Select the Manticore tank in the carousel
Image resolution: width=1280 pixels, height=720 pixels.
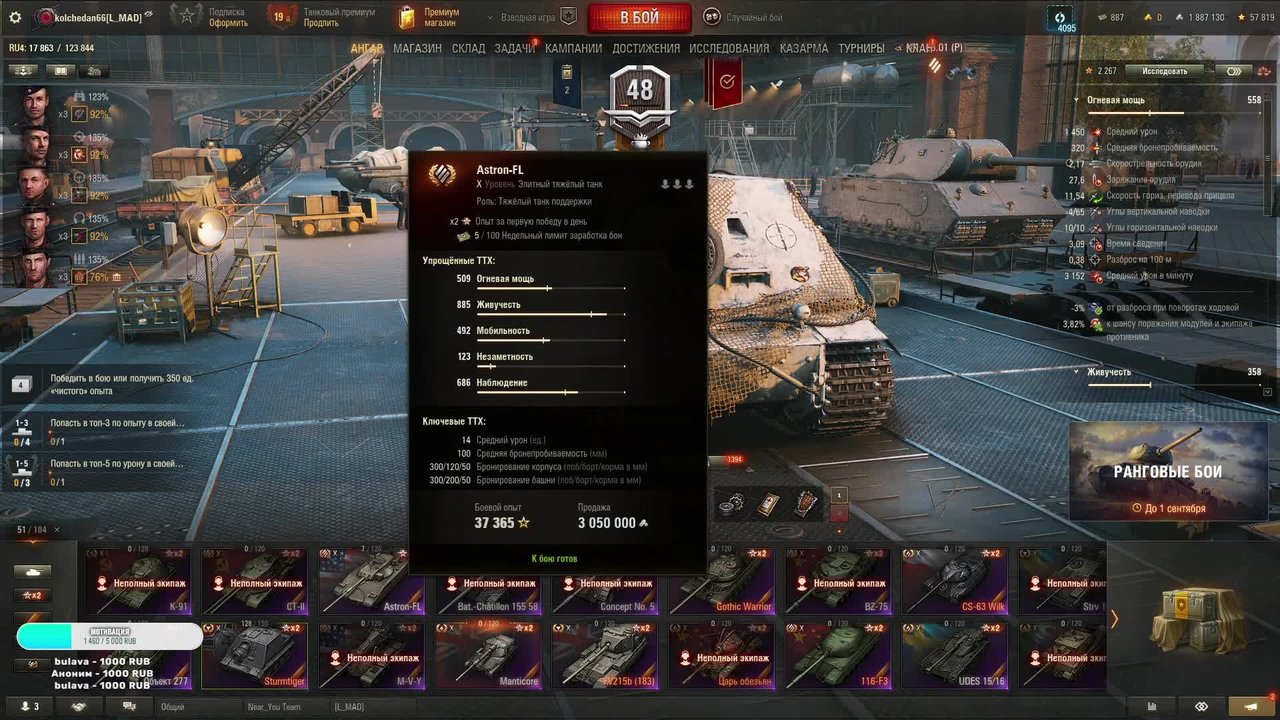492,656
